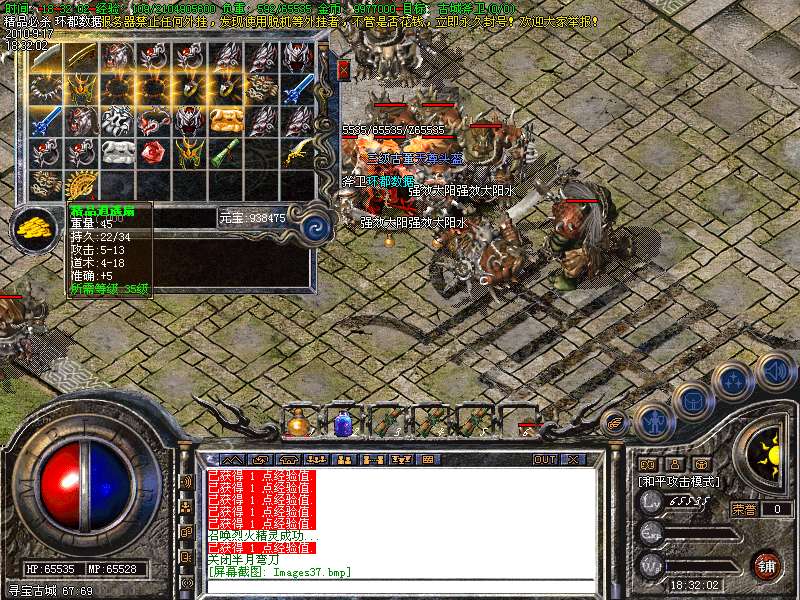
Task: Use the blue mana potion in the belt
Action: [x=343, y=424]
